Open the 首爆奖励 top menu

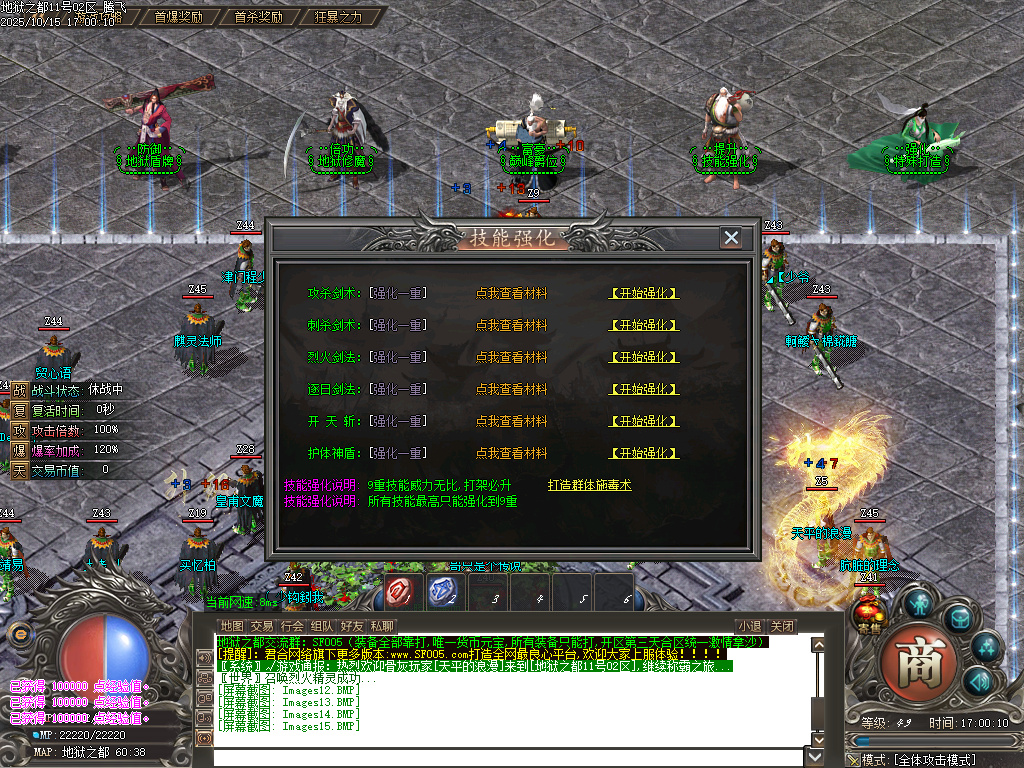[x=178, y=17]
